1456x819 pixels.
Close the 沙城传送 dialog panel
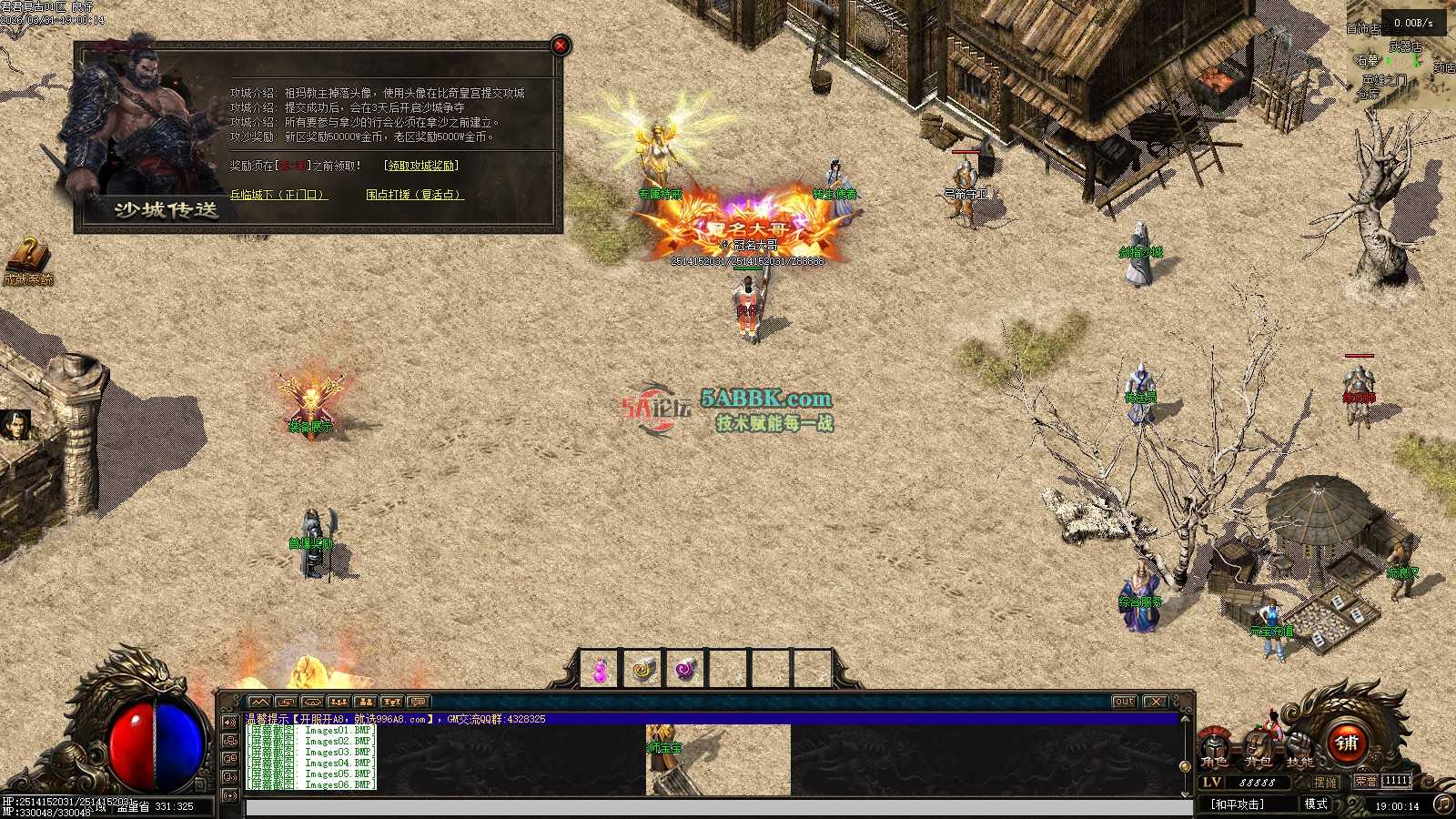[x=561, y=45]
